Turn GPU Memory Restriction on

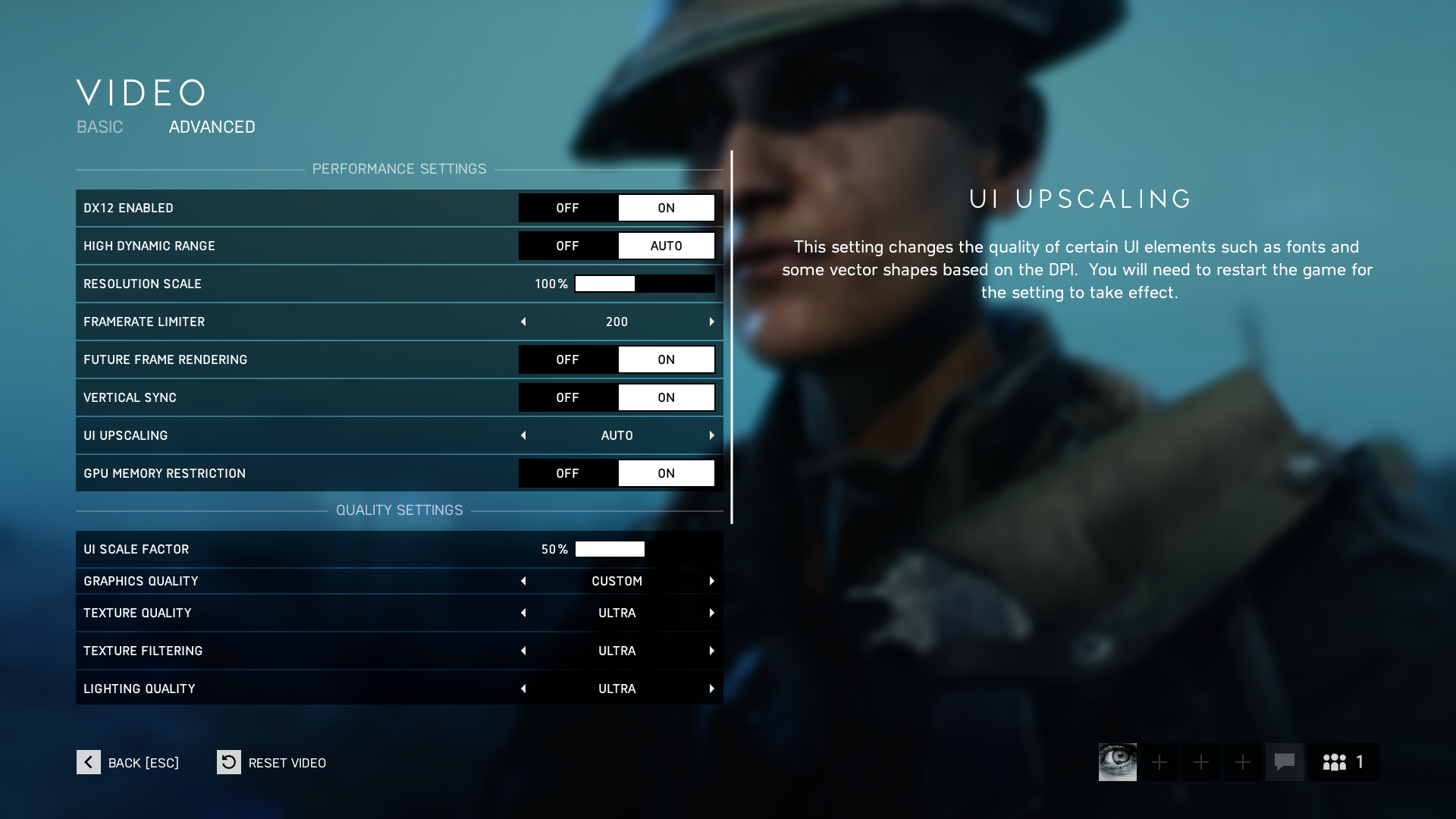click(666, 473)
